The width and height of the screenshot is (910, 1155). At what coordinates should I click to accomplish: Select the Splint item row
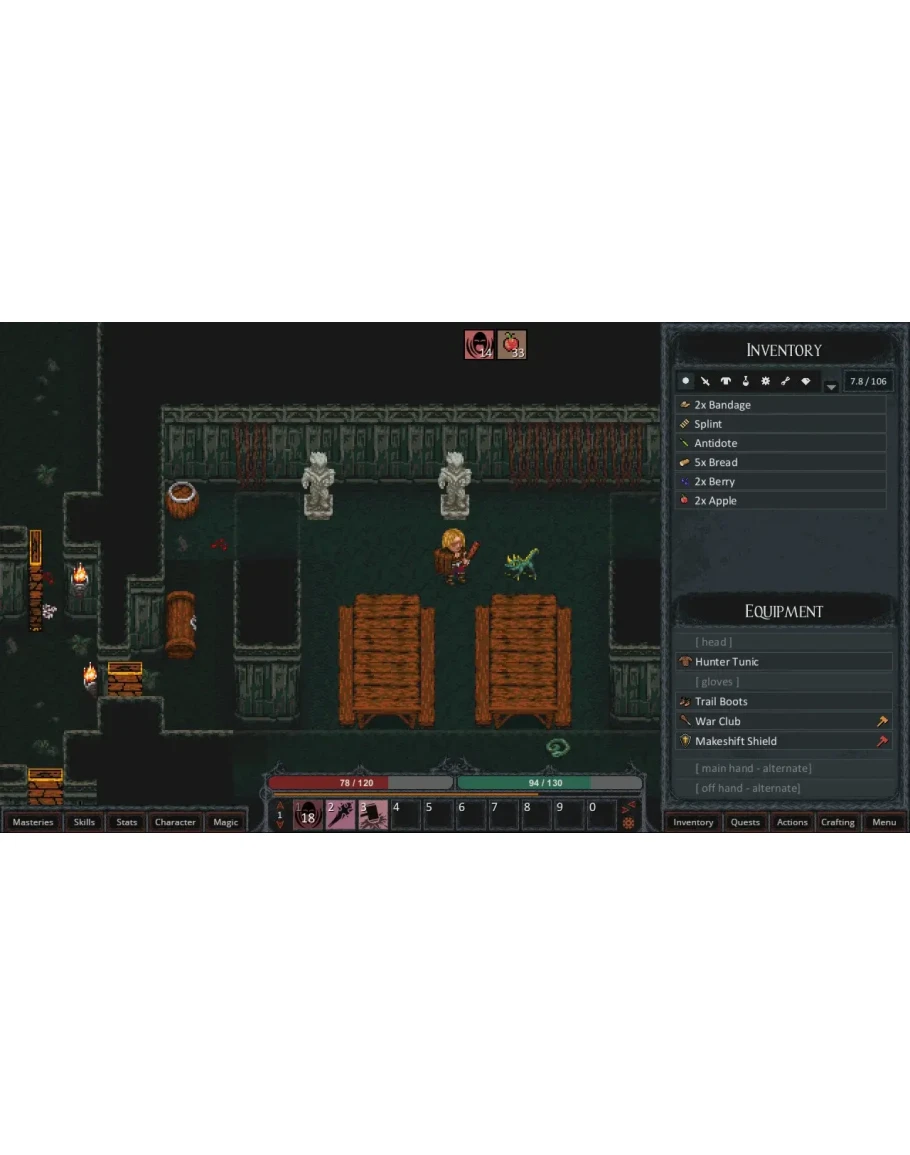[x=780, y=424]
